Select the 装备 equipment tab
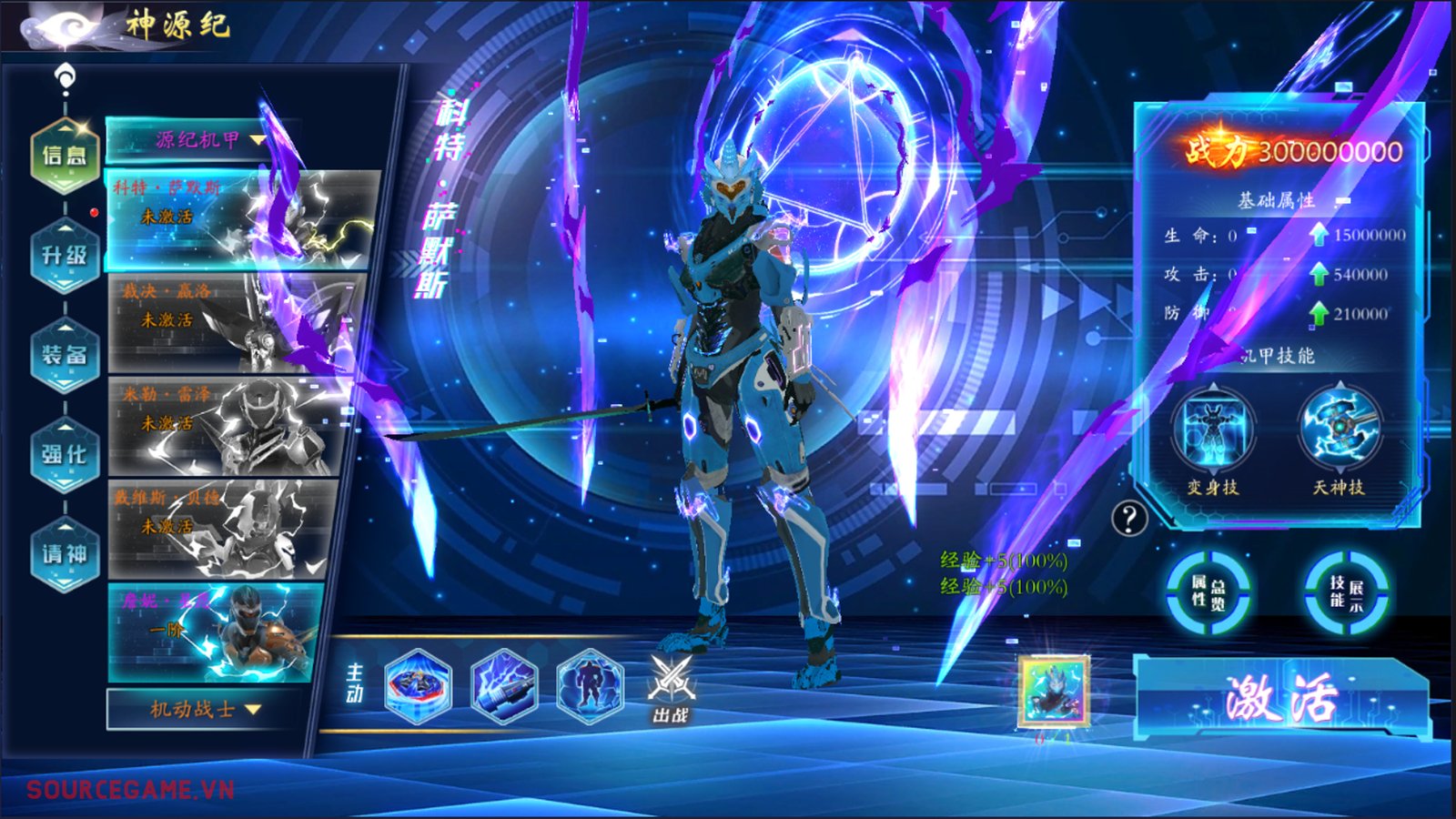1456x819 pixels. tap(65, 355)
